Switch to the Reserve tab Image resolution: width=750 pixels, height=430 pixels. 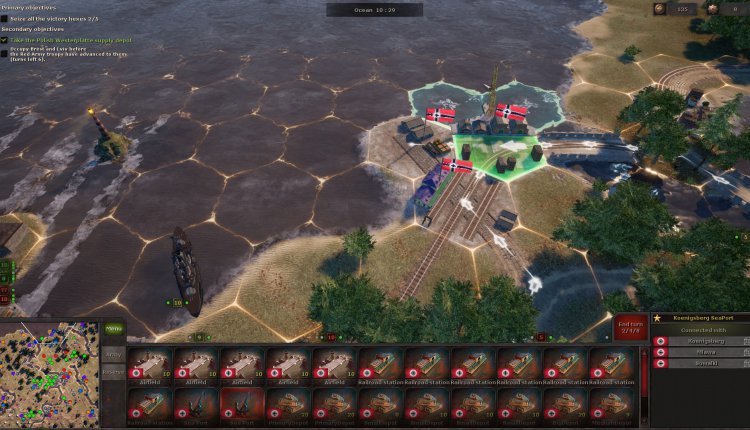(x=113, y=373)
